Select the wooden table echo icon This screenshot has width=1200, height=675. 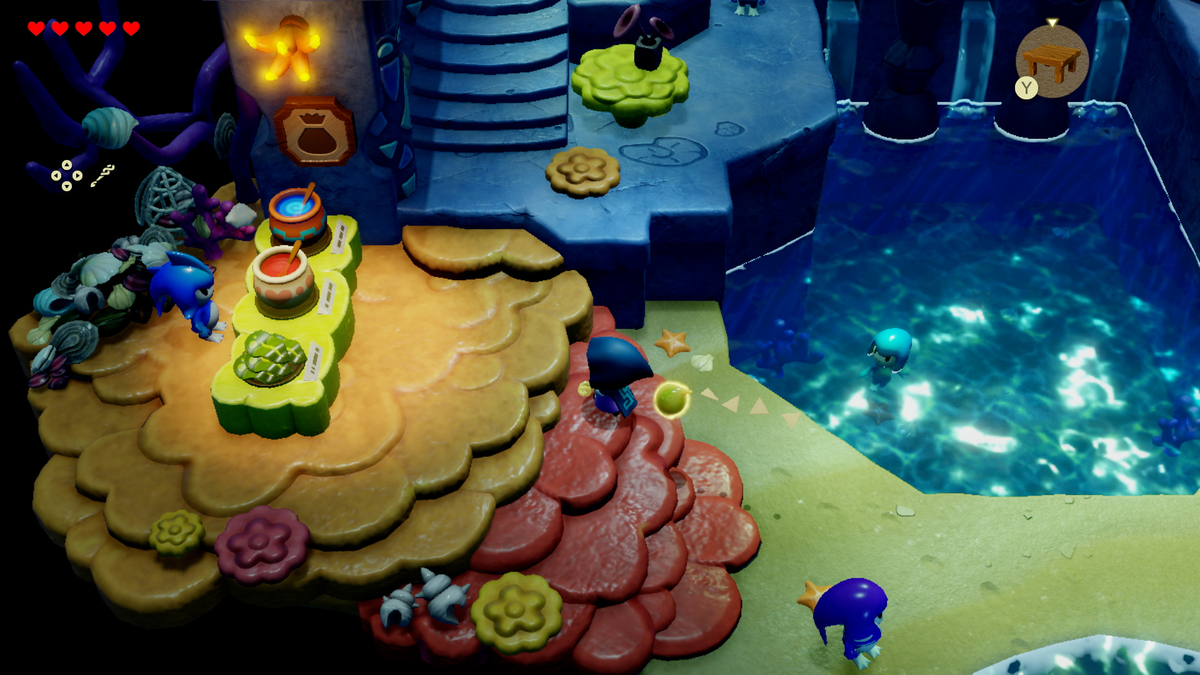coord(1053,60)
